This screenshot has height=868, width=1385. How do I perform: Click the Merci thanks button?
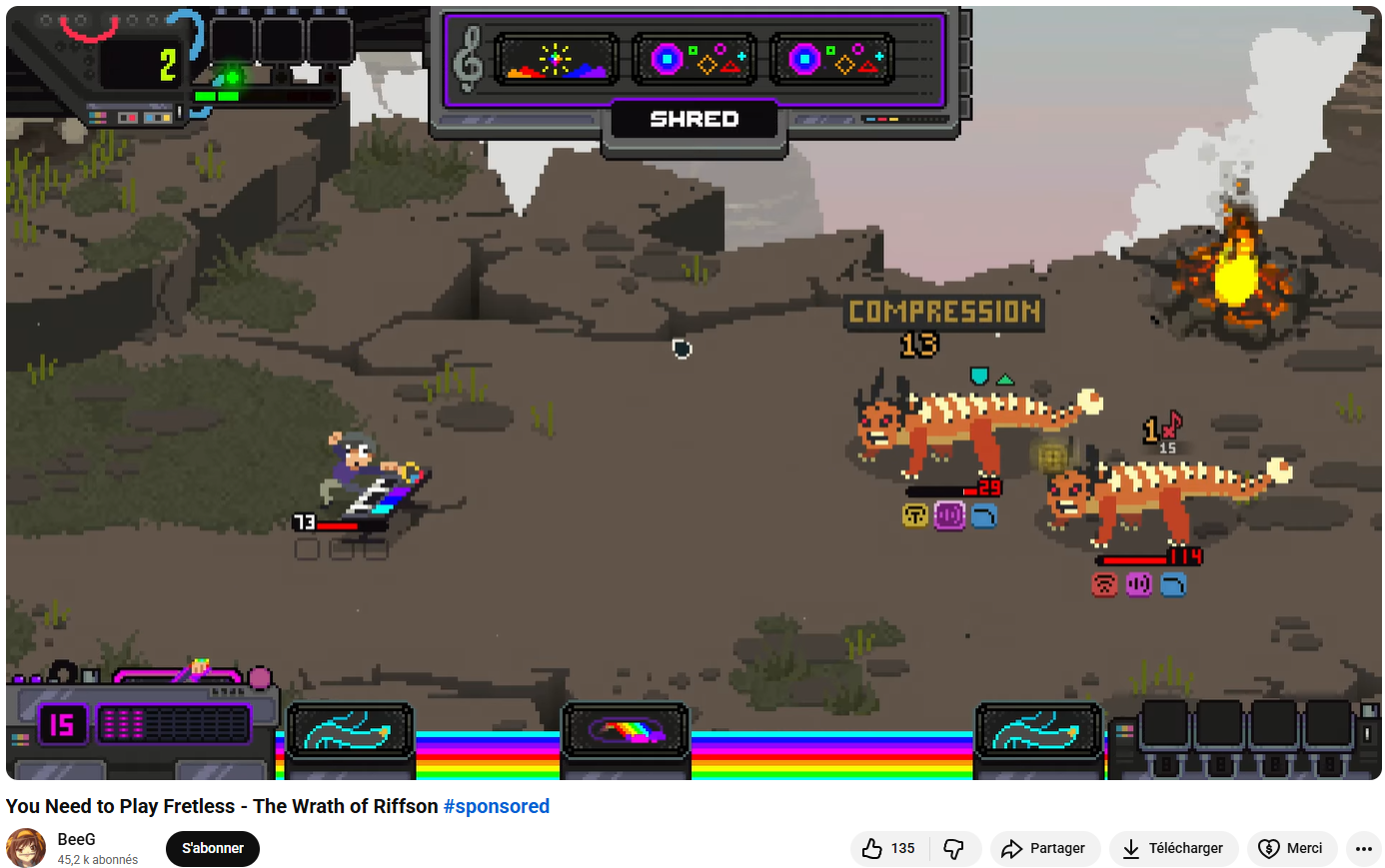[1291, 848]
